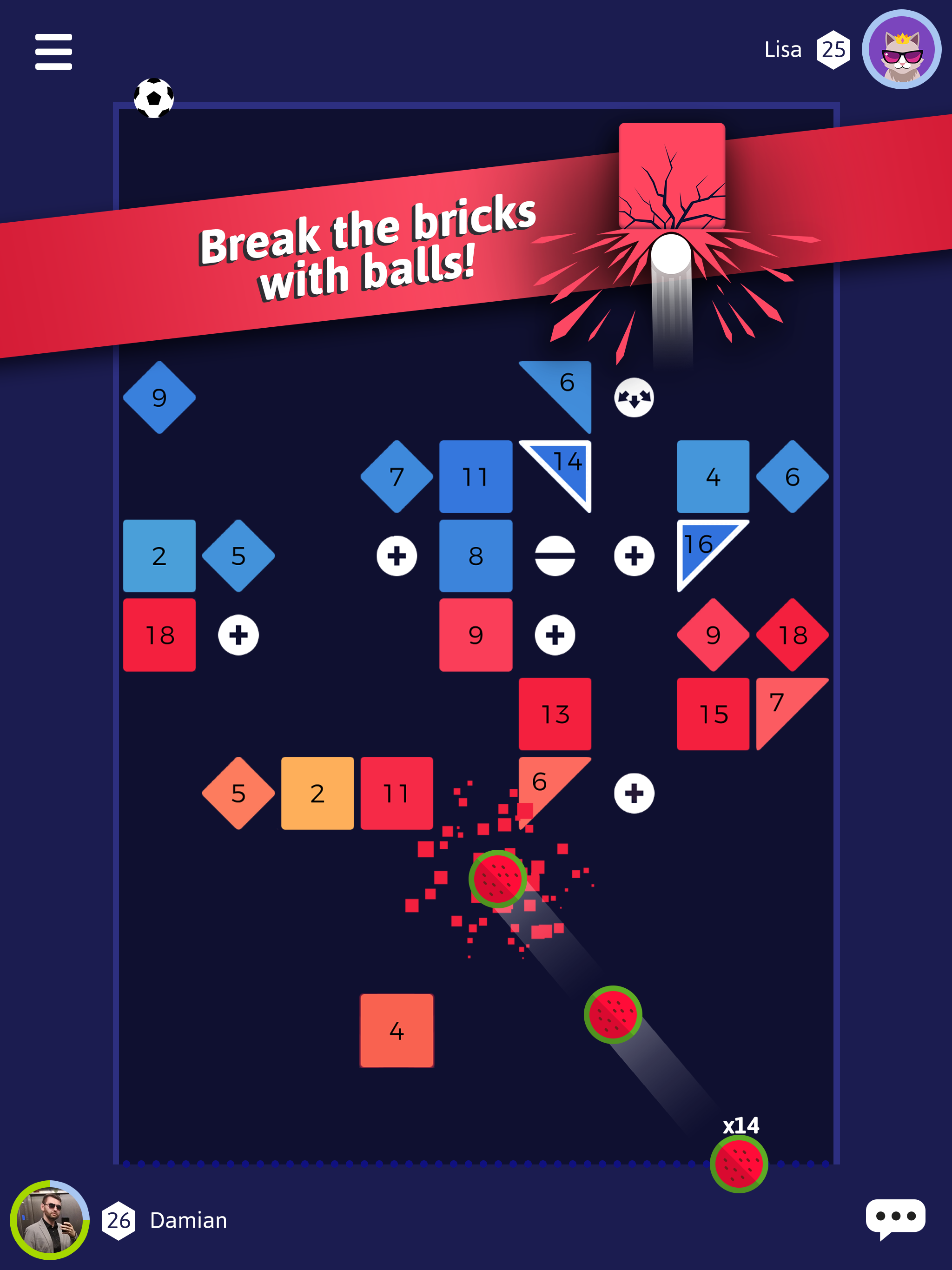Tap the multi-directional arrows power-up

635,397
